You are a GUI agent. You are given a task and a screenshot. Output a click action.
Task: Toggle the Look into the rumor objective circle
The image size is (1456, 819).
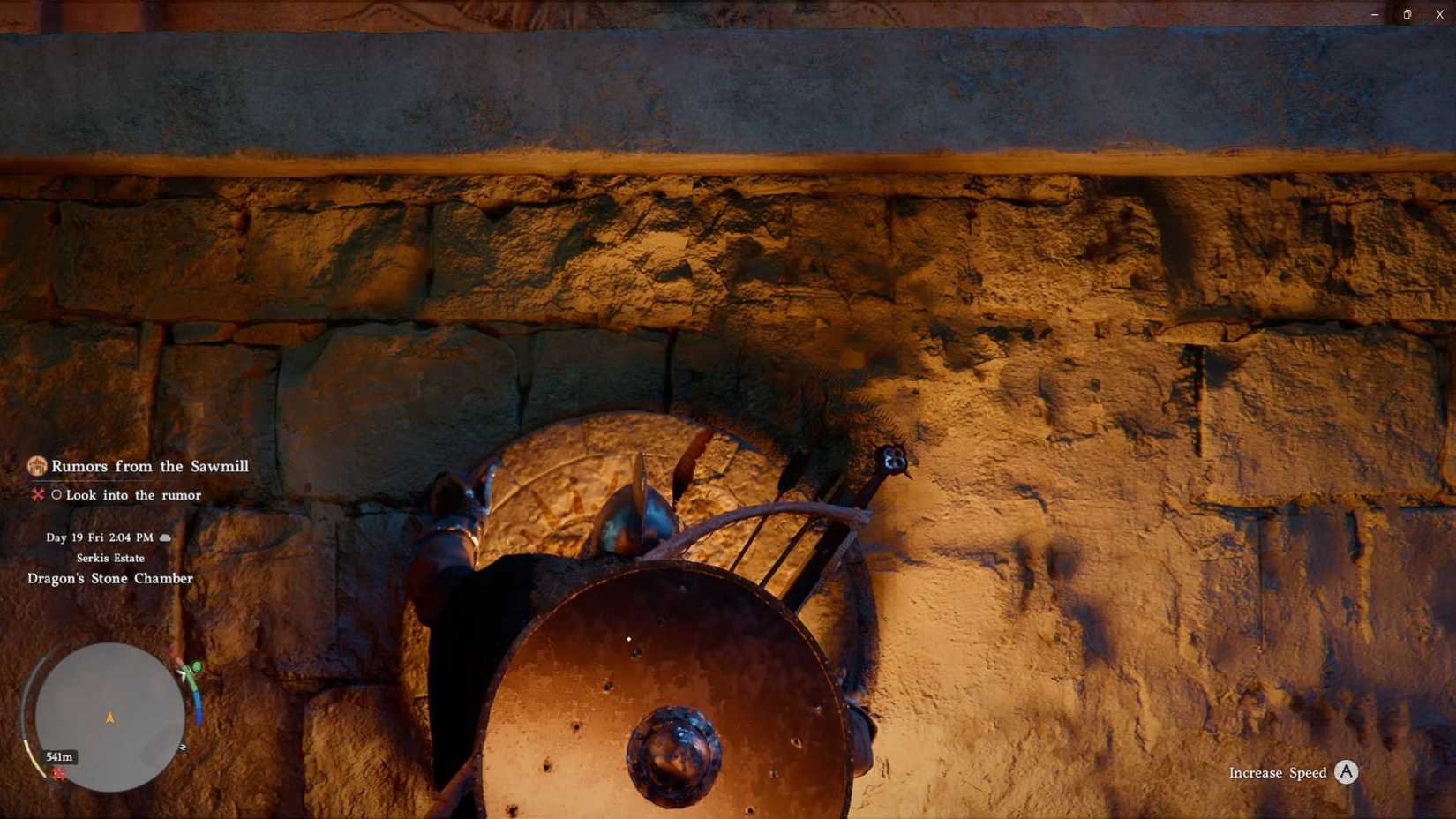coord(56,495)
